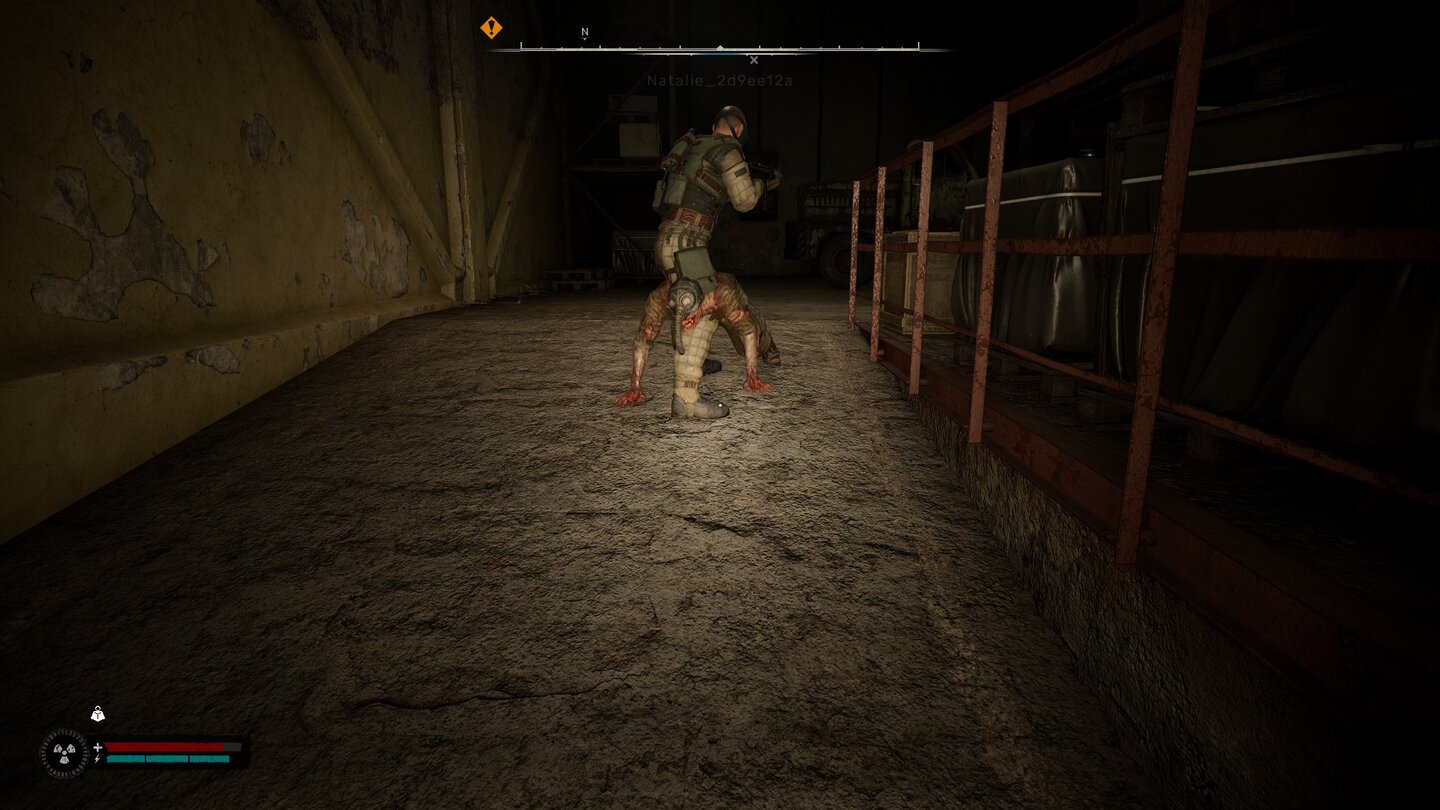
Task: Click the orange warning exclamation icon
Action: click(491, 28)
